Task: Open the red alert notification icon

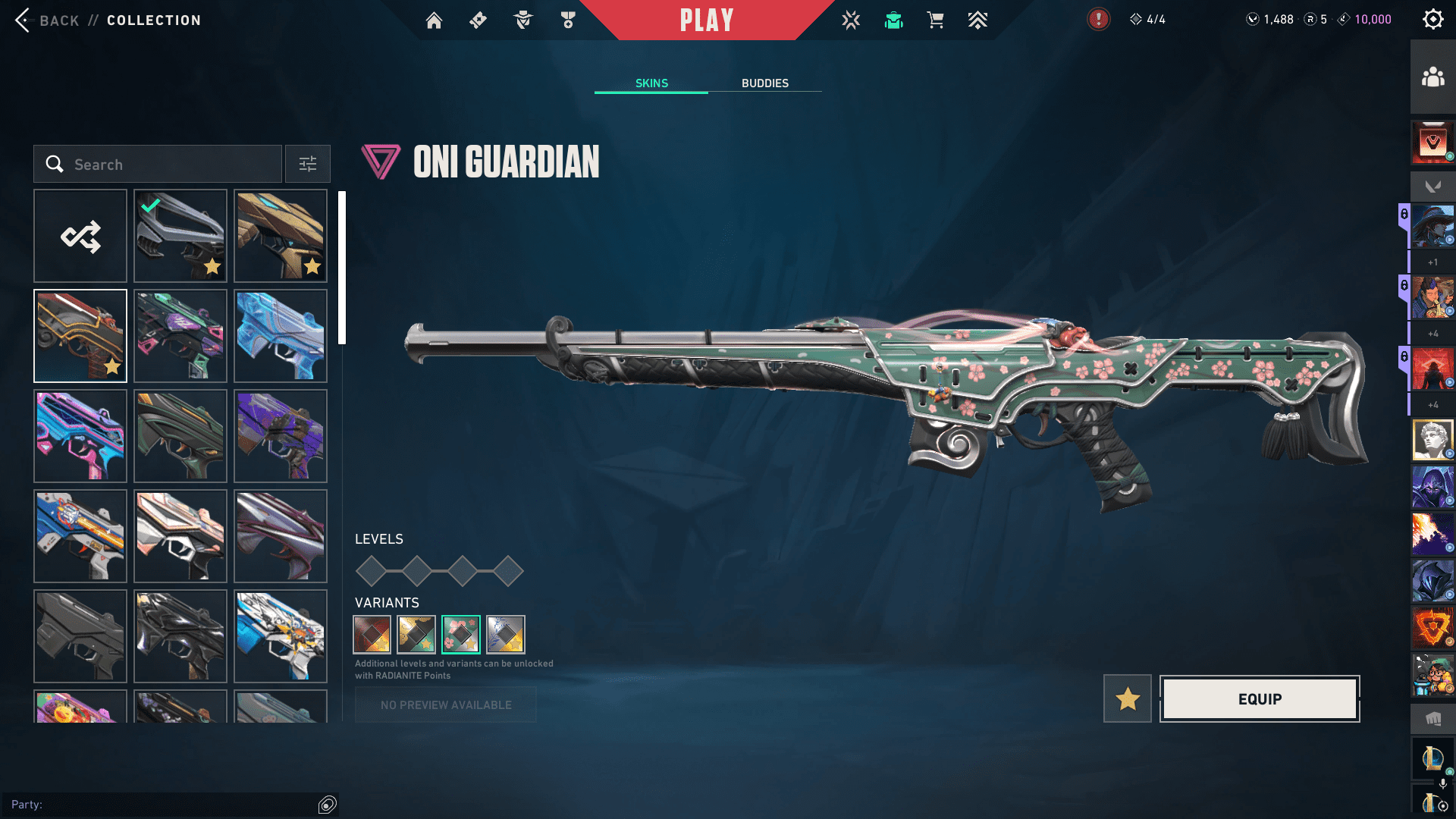Action: [1098, 20]
